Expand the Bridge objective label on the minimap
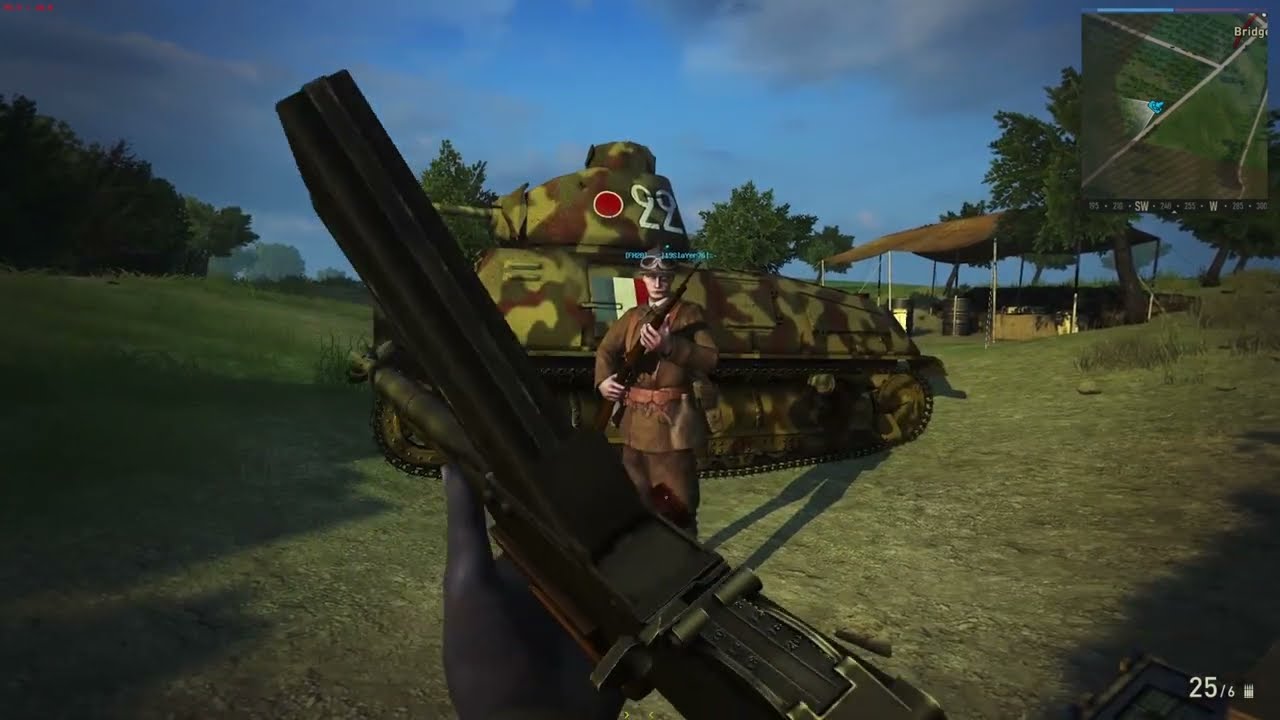The height and width of the screenshot is (720, 1280). point(1250,31)
